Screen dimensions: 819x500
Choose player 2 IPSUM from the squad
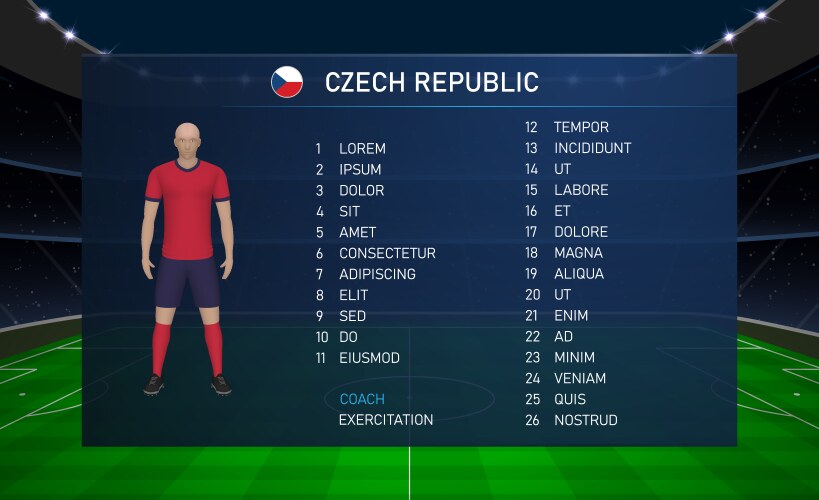pos(359,170)
